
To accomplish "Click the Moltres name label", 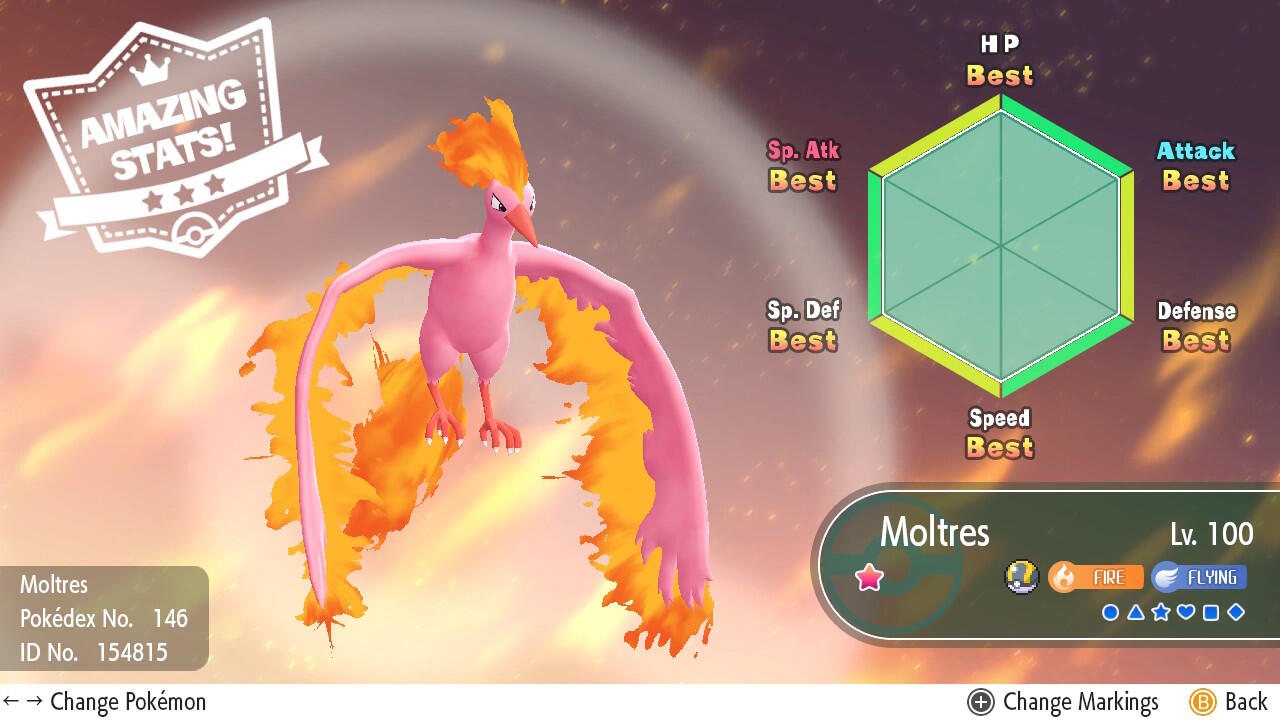I will (x=935, y=533).
